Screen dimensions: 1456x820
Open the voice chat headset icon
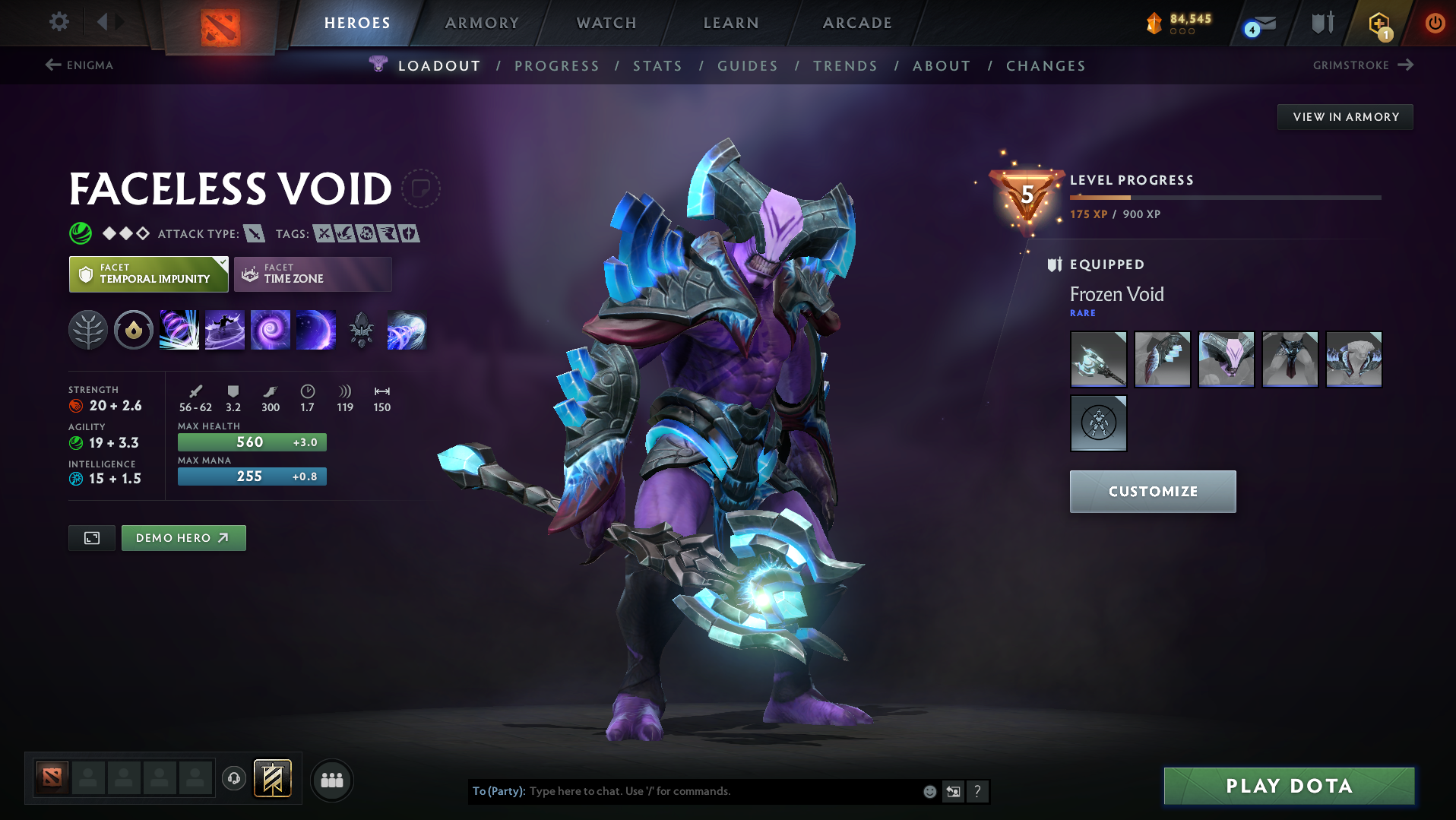click(x=233, y=779)
